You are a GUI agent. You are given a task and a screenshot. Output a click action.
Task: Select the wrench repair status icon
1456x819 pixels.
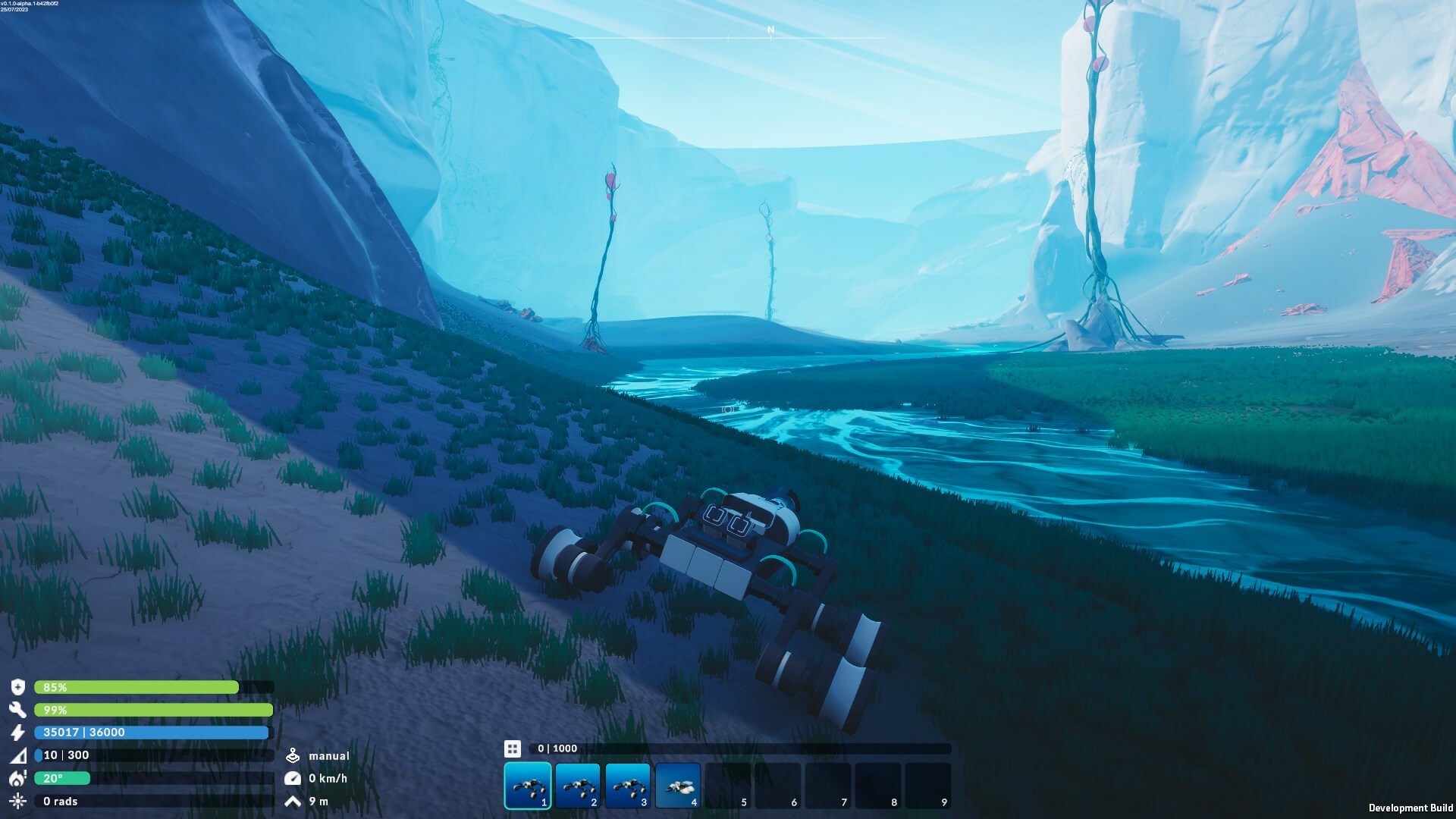pyautogui.click(x=18, y=710)
